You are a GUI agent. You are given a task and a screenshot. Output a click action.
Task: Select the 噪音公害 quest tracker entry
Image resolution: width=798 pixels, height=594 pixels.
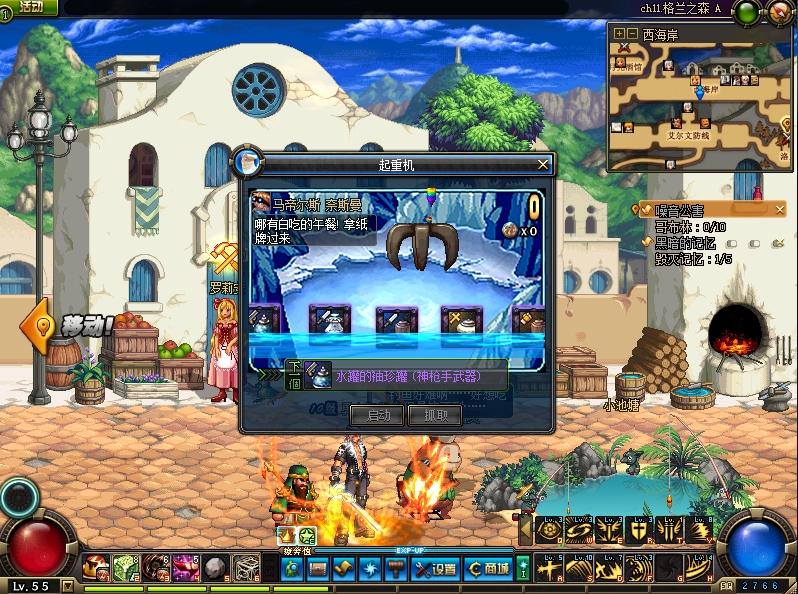tap(679, 210)
